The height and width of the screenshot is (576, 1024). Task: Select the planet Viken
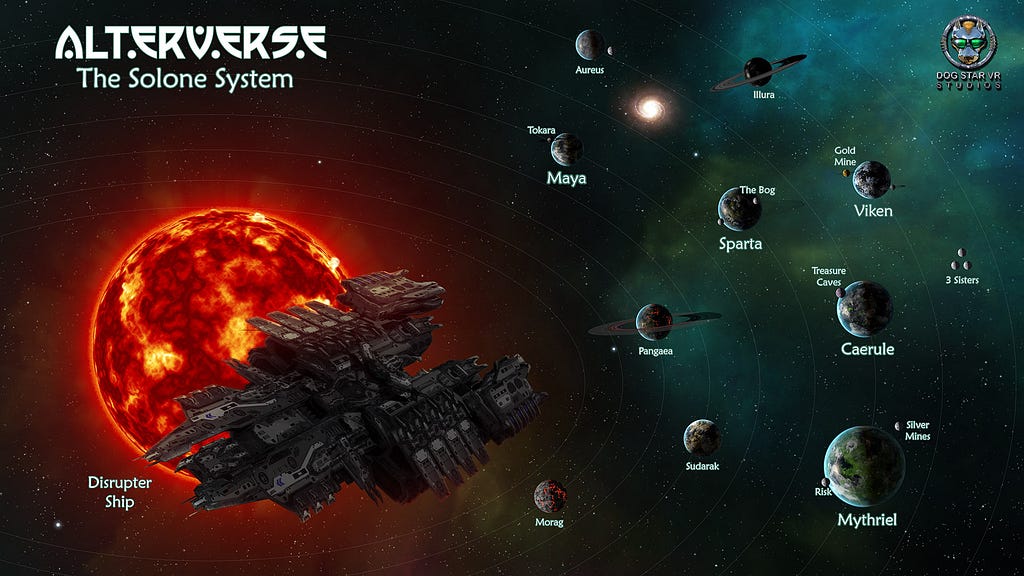click(x=872, y=179)
